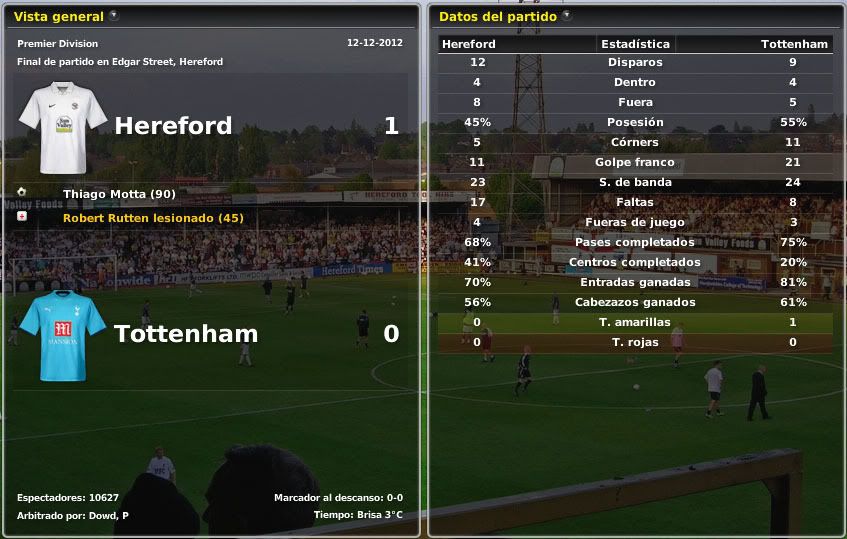
Task: Open the Vista general panel dropdown
Action: point(113,16)
